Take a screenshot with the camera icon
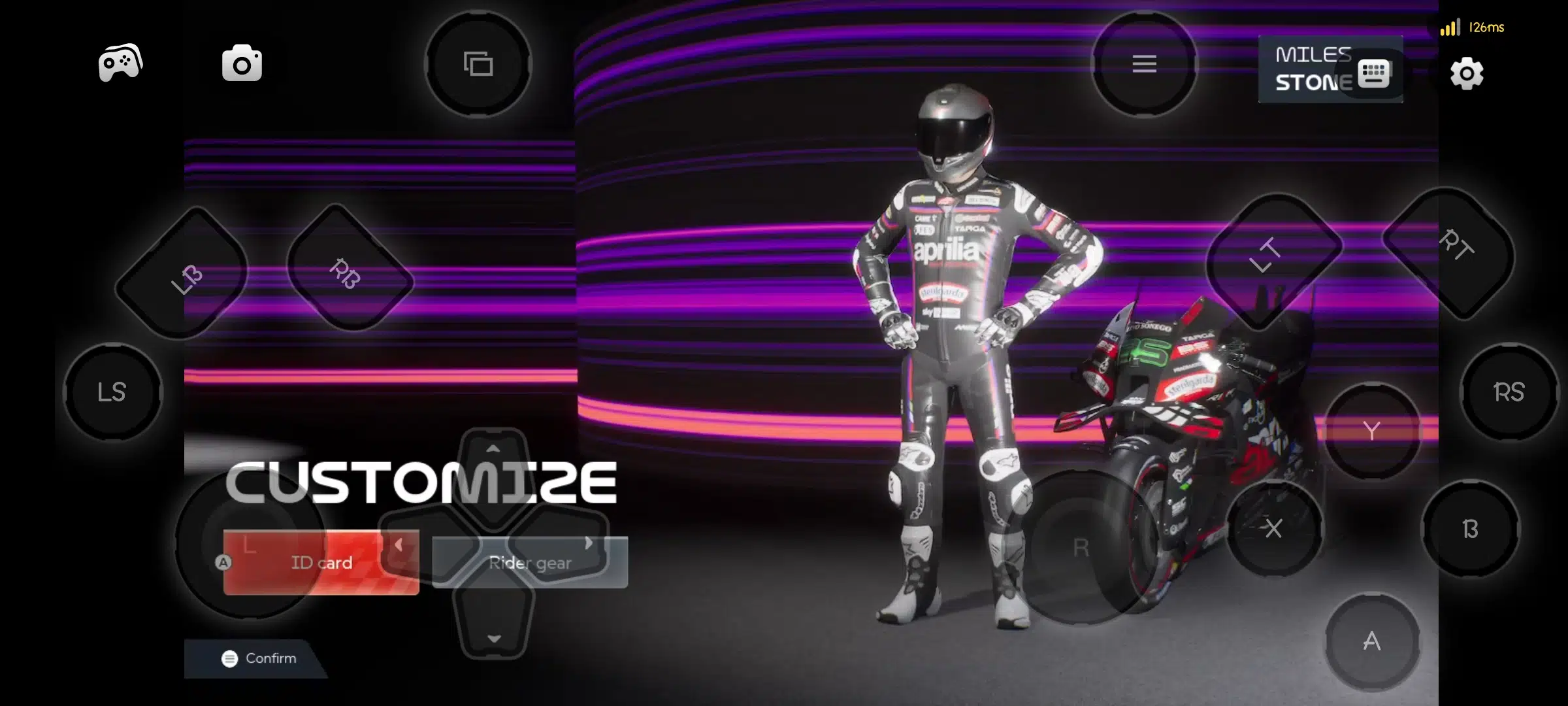The width and height of the screenshot is (1568, 706). (242, 62)
